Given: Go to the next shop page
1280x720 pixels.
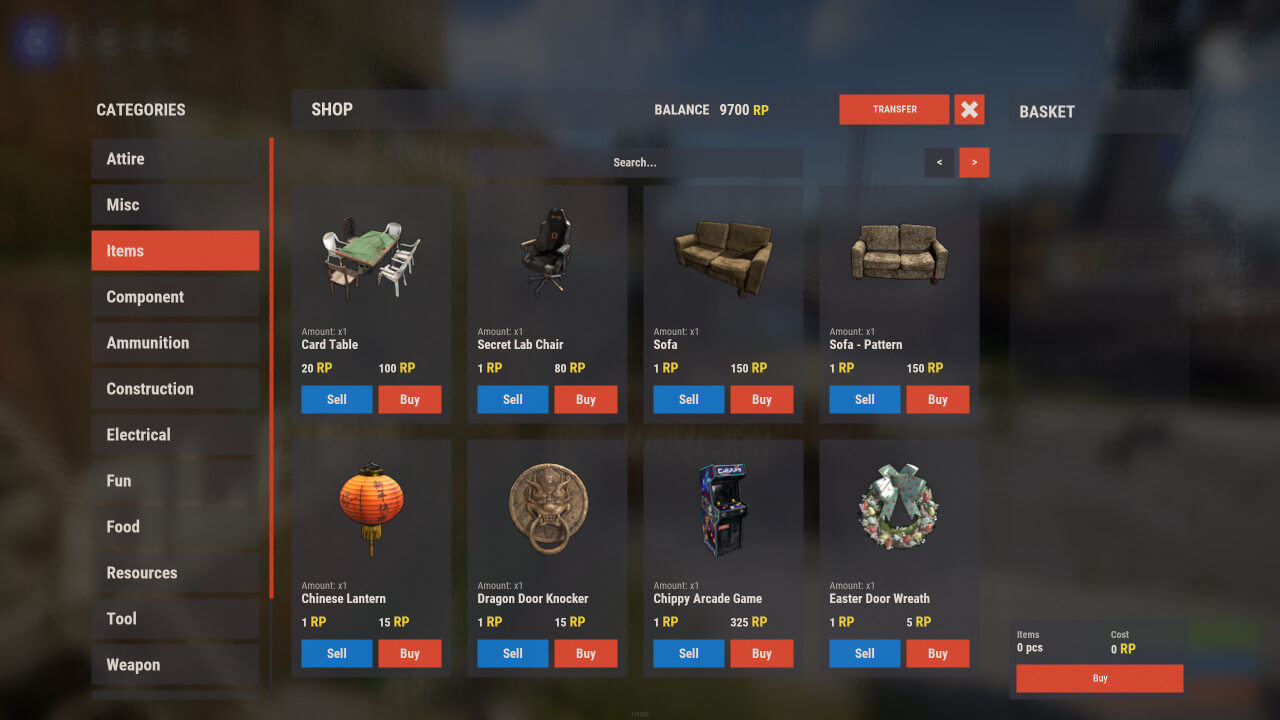Looking at the screenshot, I should (x=974, y=162).
